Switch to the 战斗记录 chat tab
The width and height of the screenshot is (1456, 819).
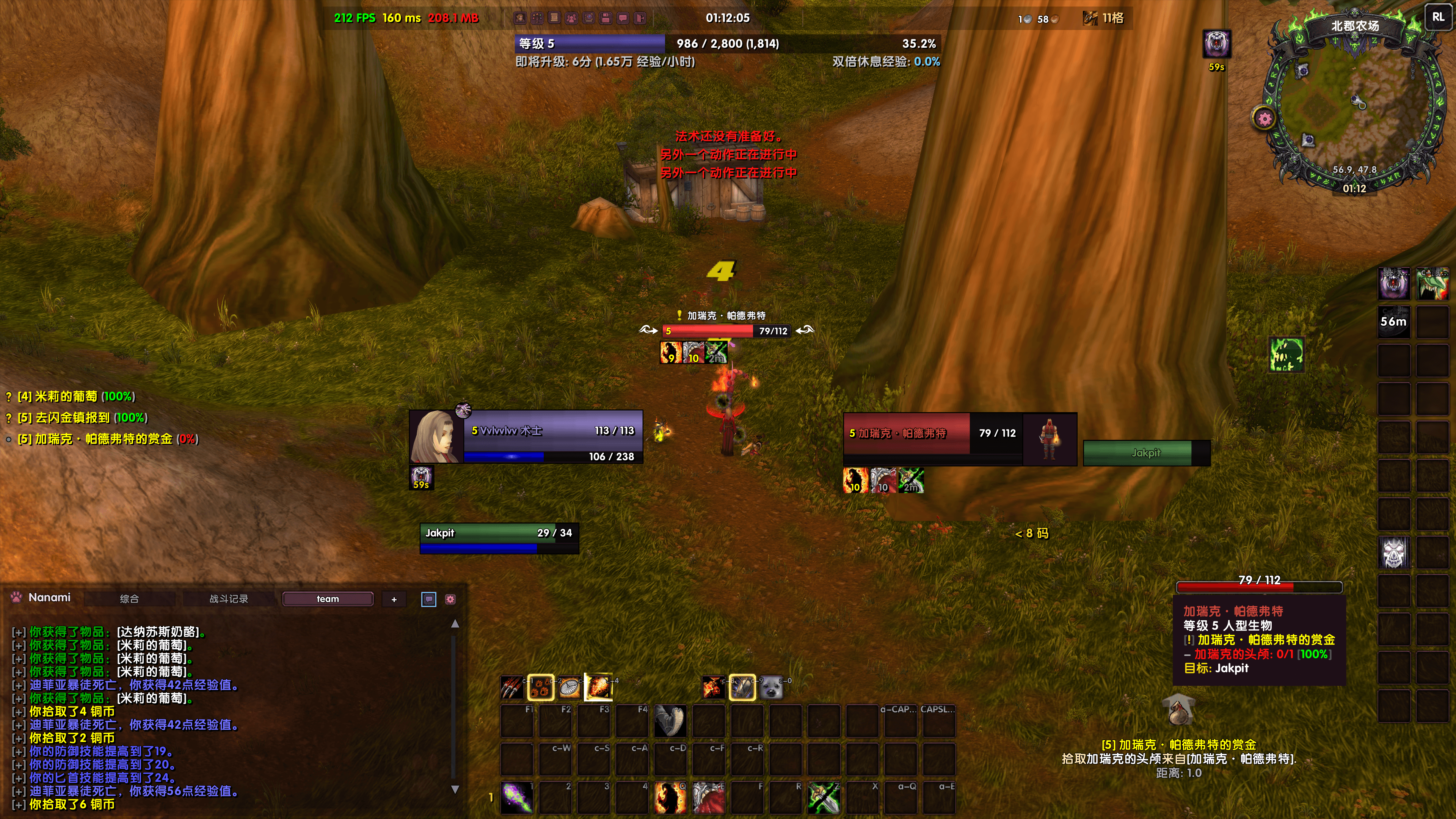pyautogui.click(x=228, y=599)
